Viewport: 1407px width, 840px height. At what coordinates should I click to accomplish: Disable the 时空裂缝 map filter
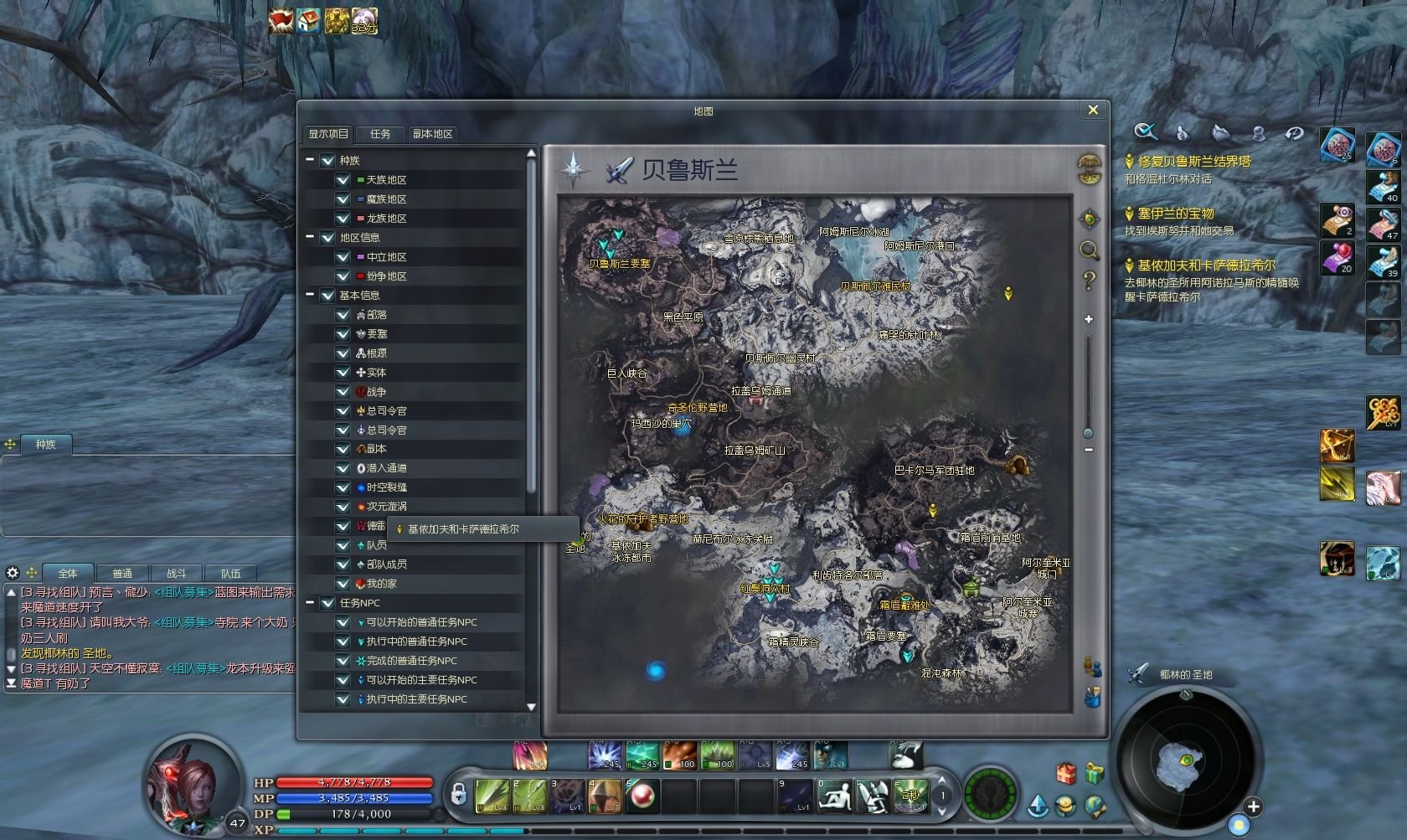point(343,487)
